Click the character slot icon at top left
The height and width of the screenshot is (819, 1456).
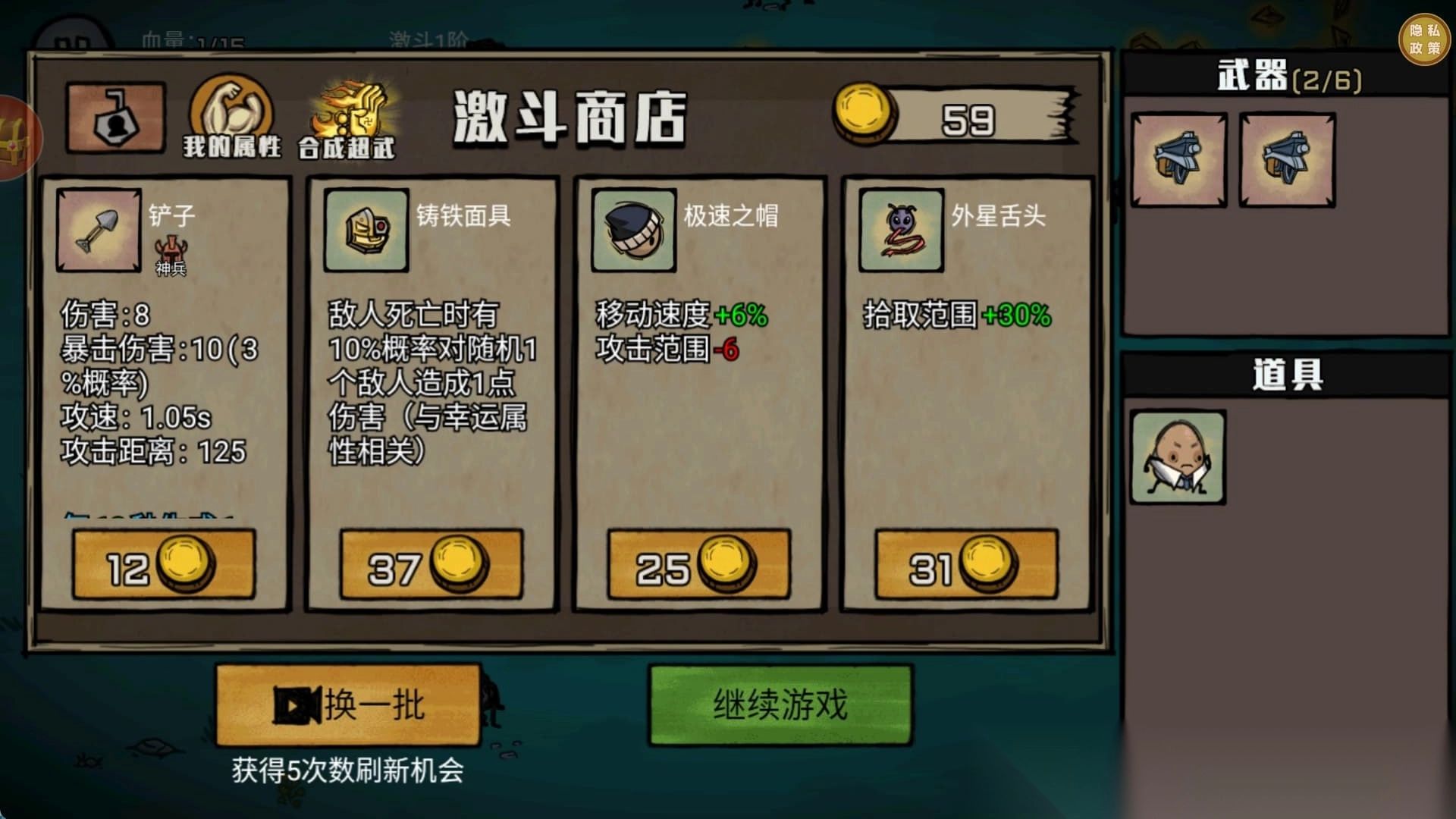(x=115, y=114)
